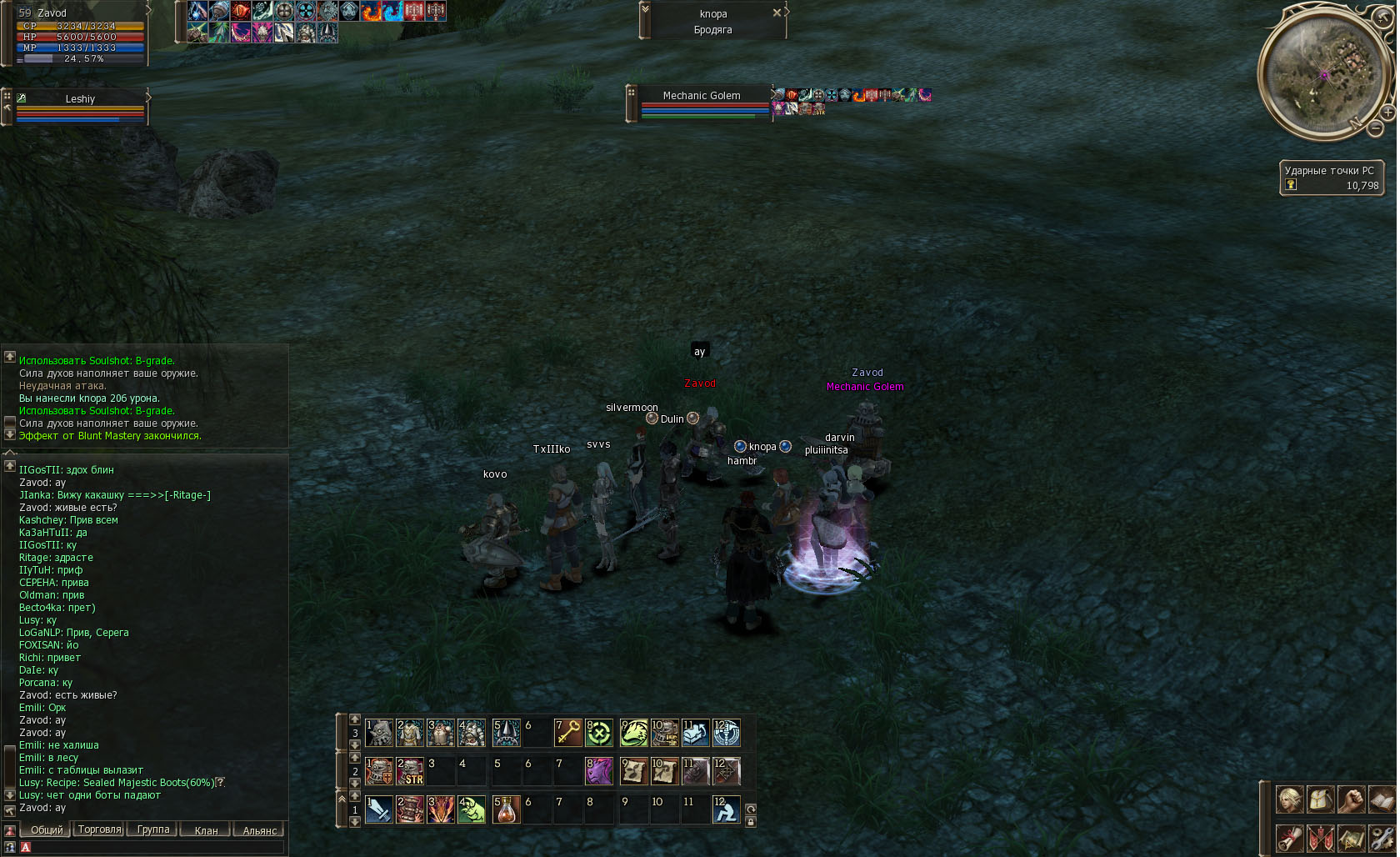Toggle the hotbar lock icon
This screenshot has width=1400, height=857.
tap(751, 822)
